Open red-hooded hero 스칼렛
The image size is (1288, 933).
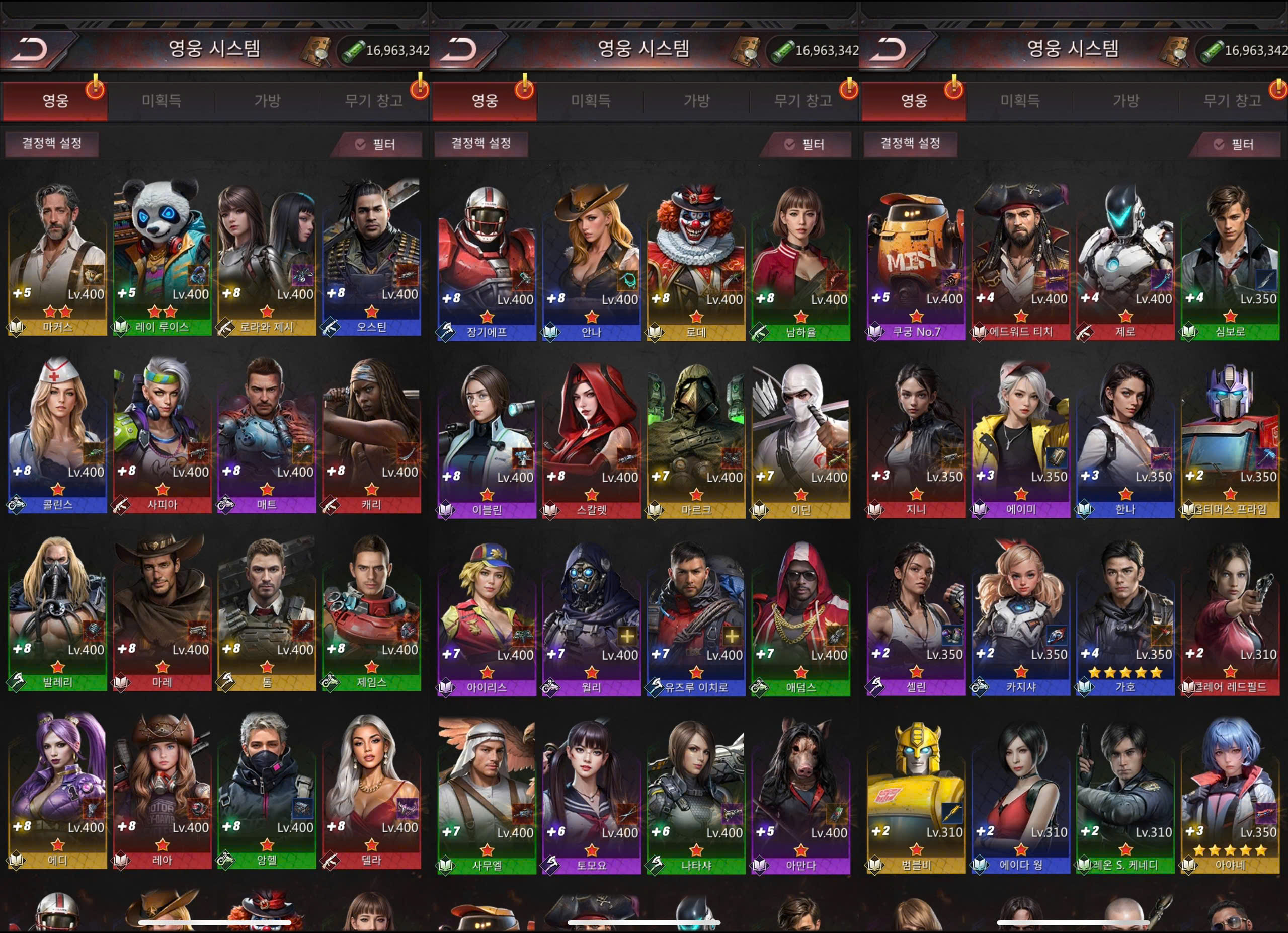(x=591, y=441)
